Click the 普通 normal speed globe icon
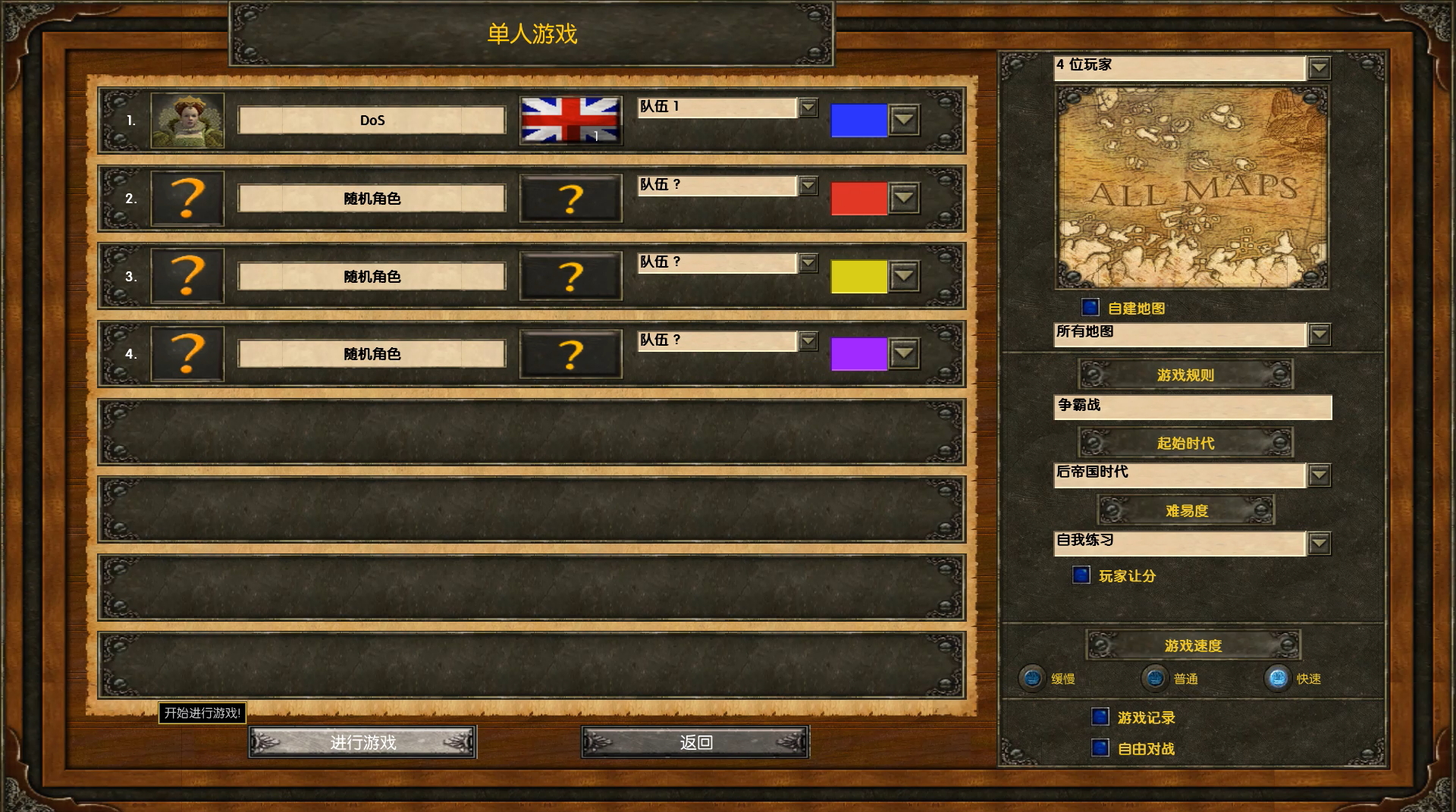Image resolution: width=1456 pixels, height=812 pixels. pyautogui.click(x=1155, y=679)
